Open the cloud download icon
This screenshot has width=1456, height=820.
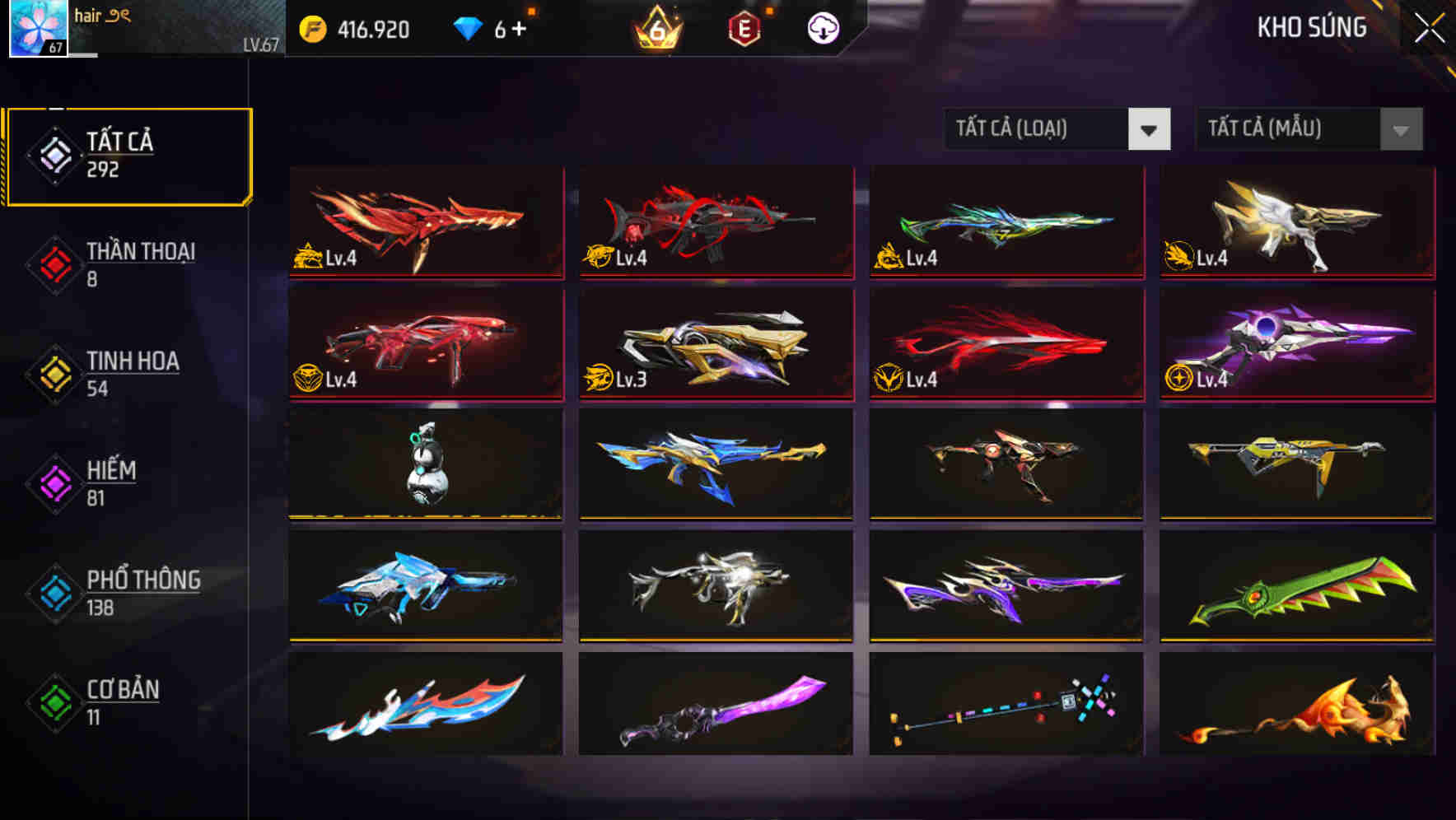(x=820, y=27)
